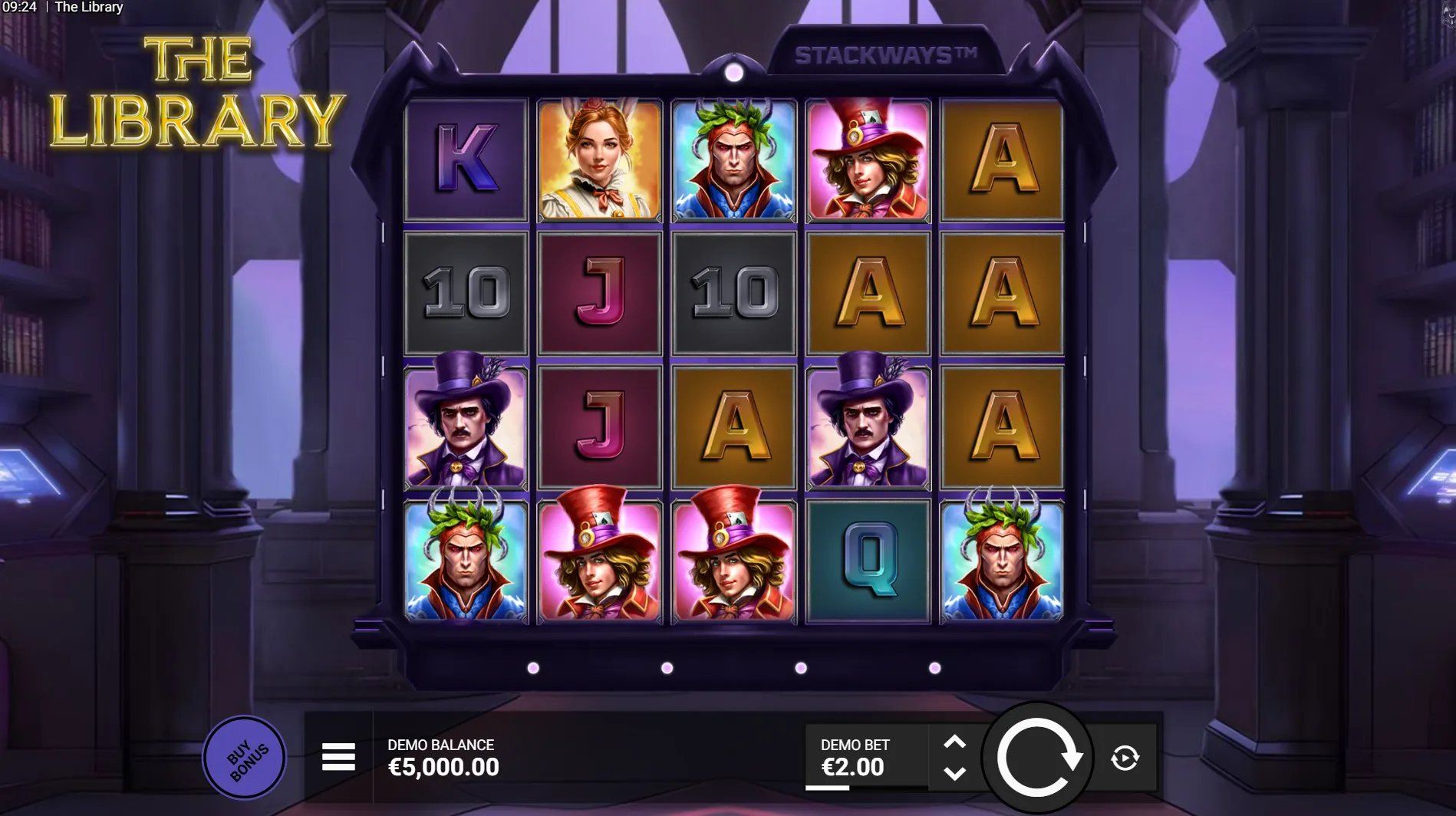
Task: Open the Buy Bonus feature
Action: [x=245, y=758]
